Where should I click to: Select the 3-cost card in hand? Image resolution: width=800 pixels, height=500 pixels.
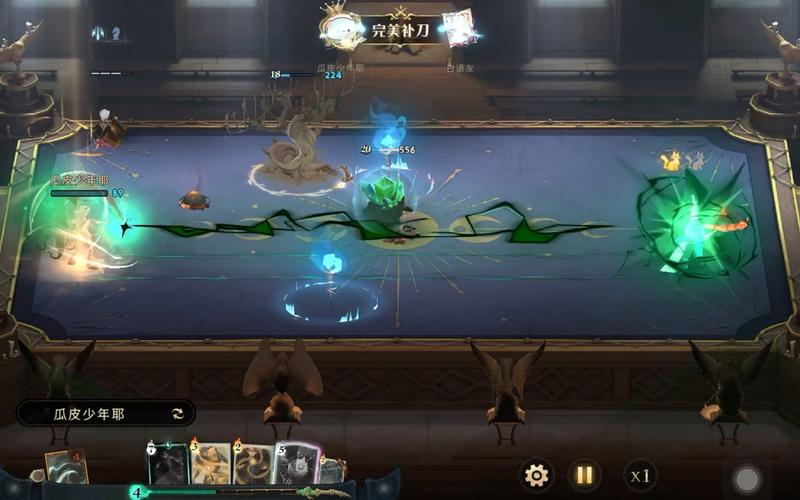point(211,465)
